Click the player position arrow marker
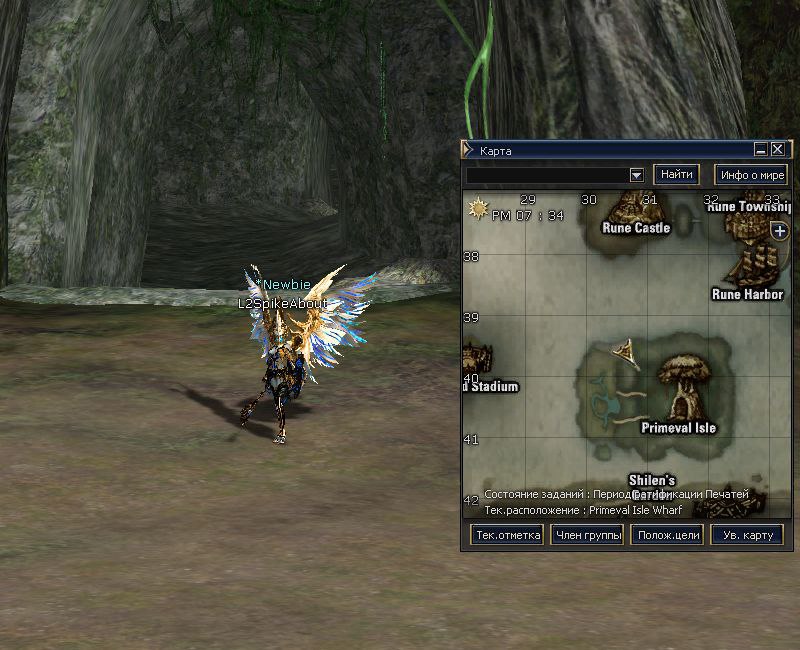The image size is (800, 650). (x=628, y=350)
